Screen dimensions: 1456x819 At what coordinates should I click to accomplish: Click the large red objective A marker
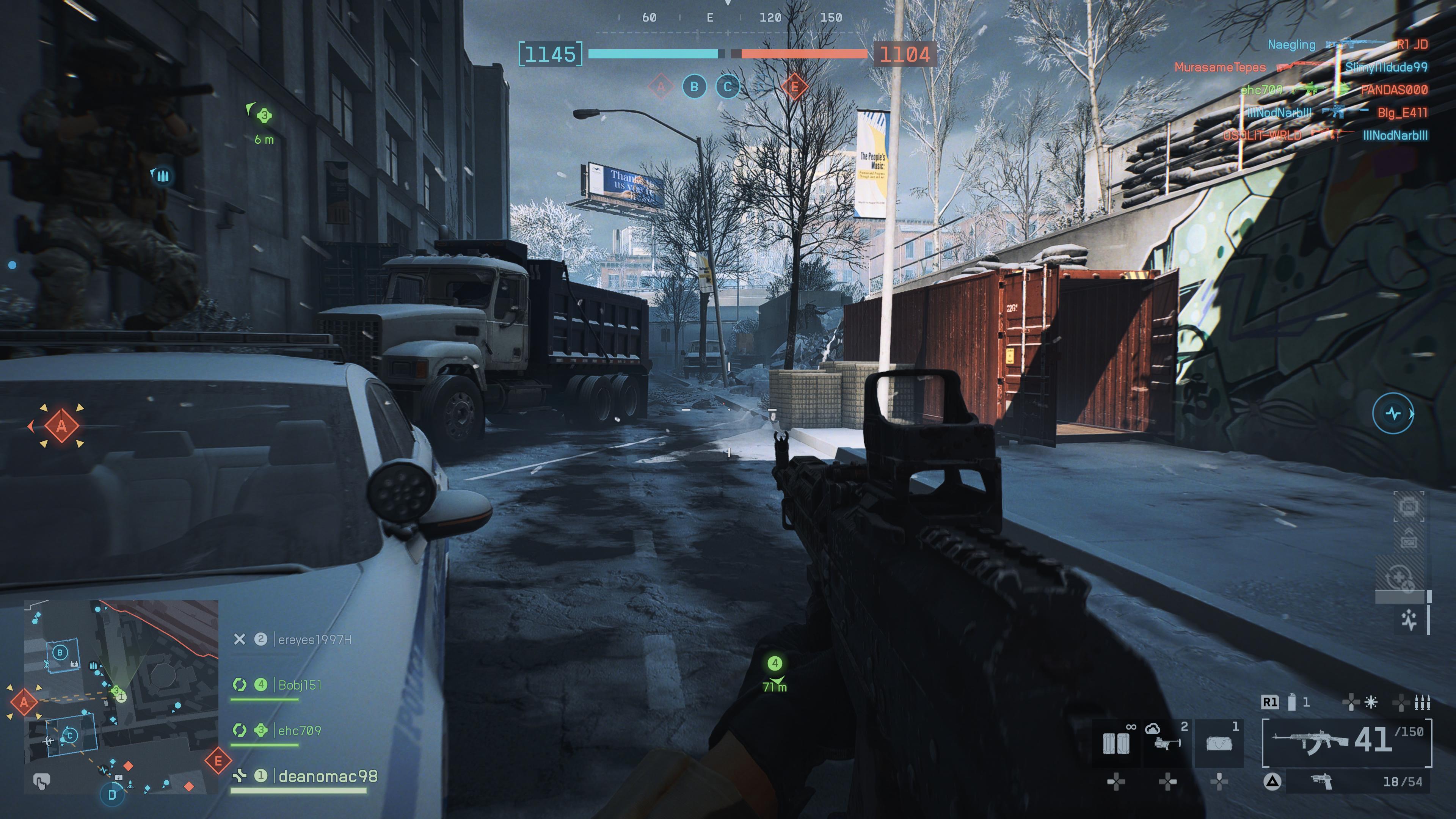(x=61, y=425)
